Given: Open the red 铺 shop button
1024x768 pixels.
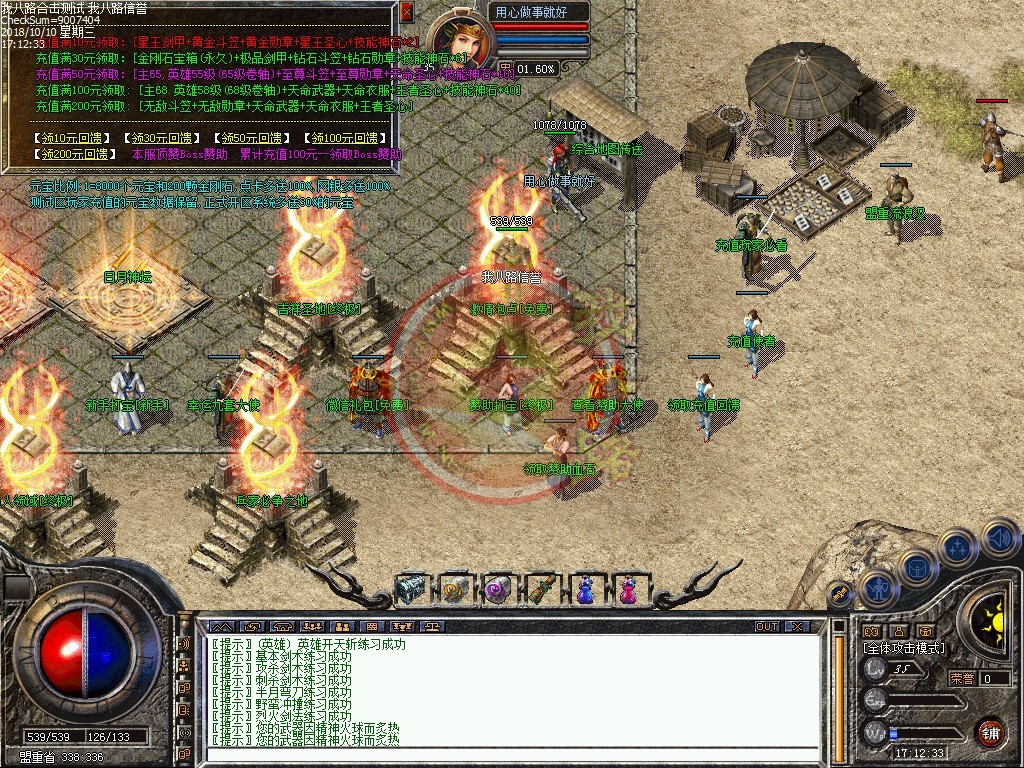Looking at the screenshot, I should click(990, 731).
